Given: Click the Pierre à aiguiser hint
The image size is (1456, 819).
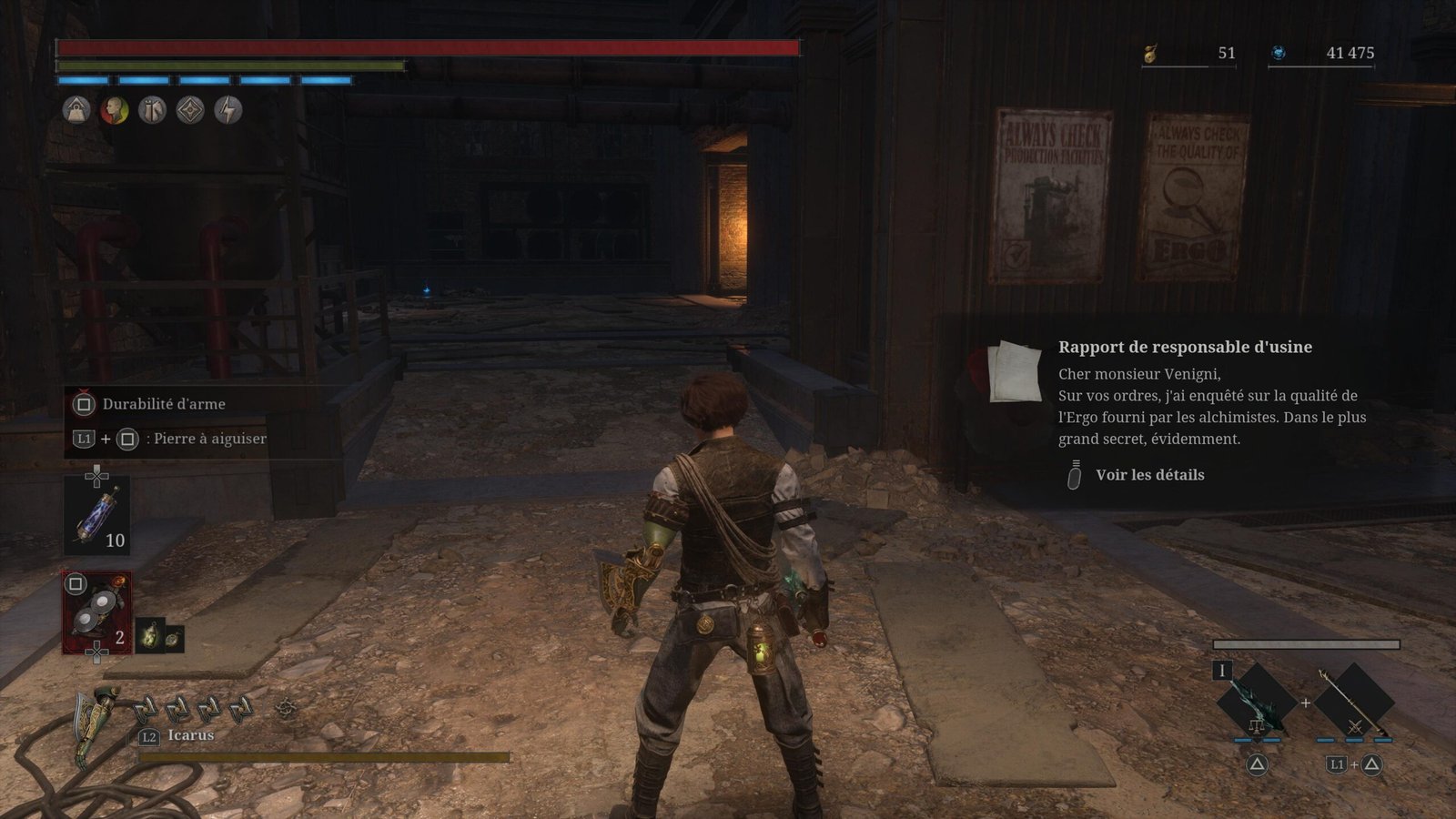Looking at the screenshot, I should (209, 439).
